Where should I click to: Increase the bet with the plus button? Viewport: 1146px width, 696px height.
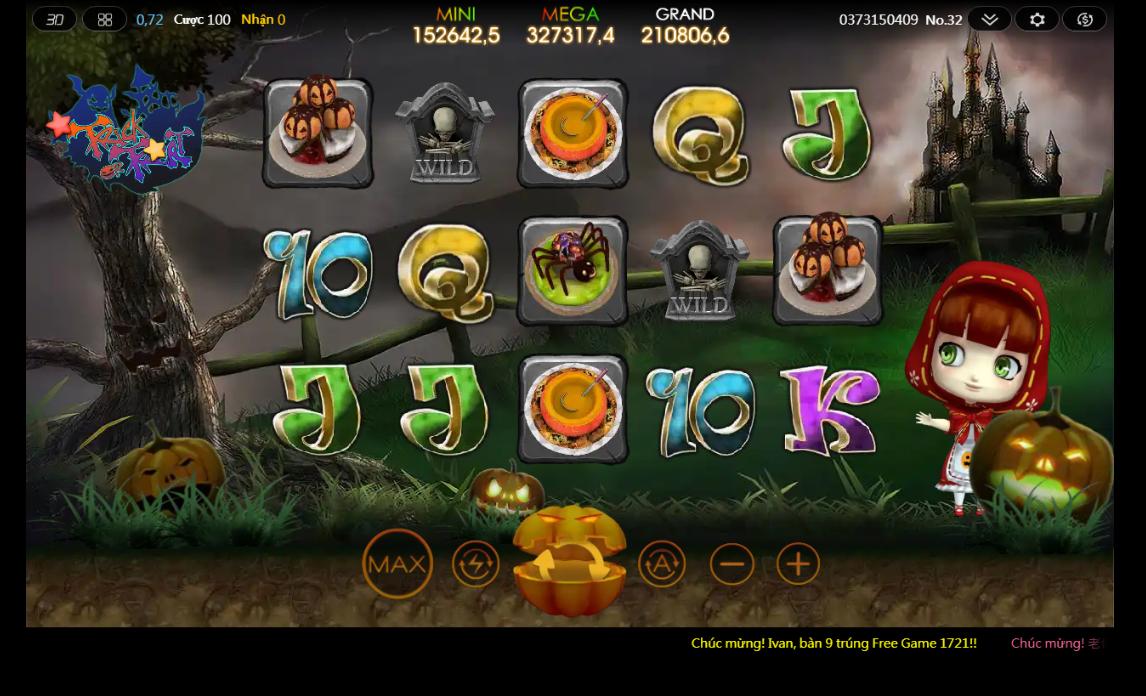point(798,564)
